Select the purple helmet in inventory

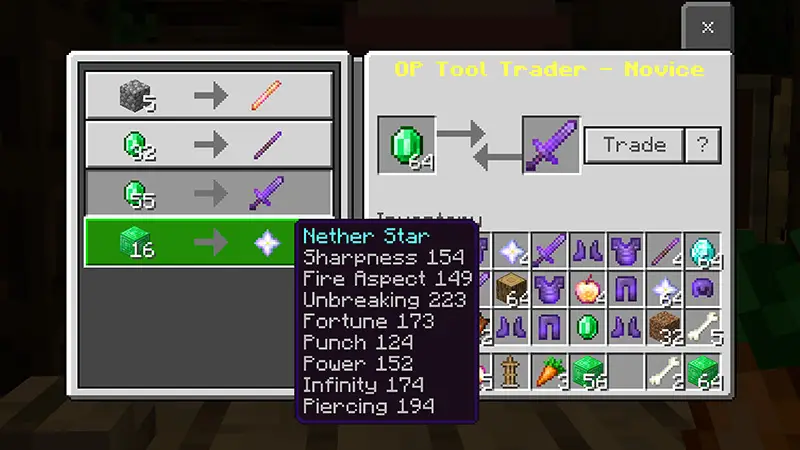pyautogui.click(x=703, y=290)
